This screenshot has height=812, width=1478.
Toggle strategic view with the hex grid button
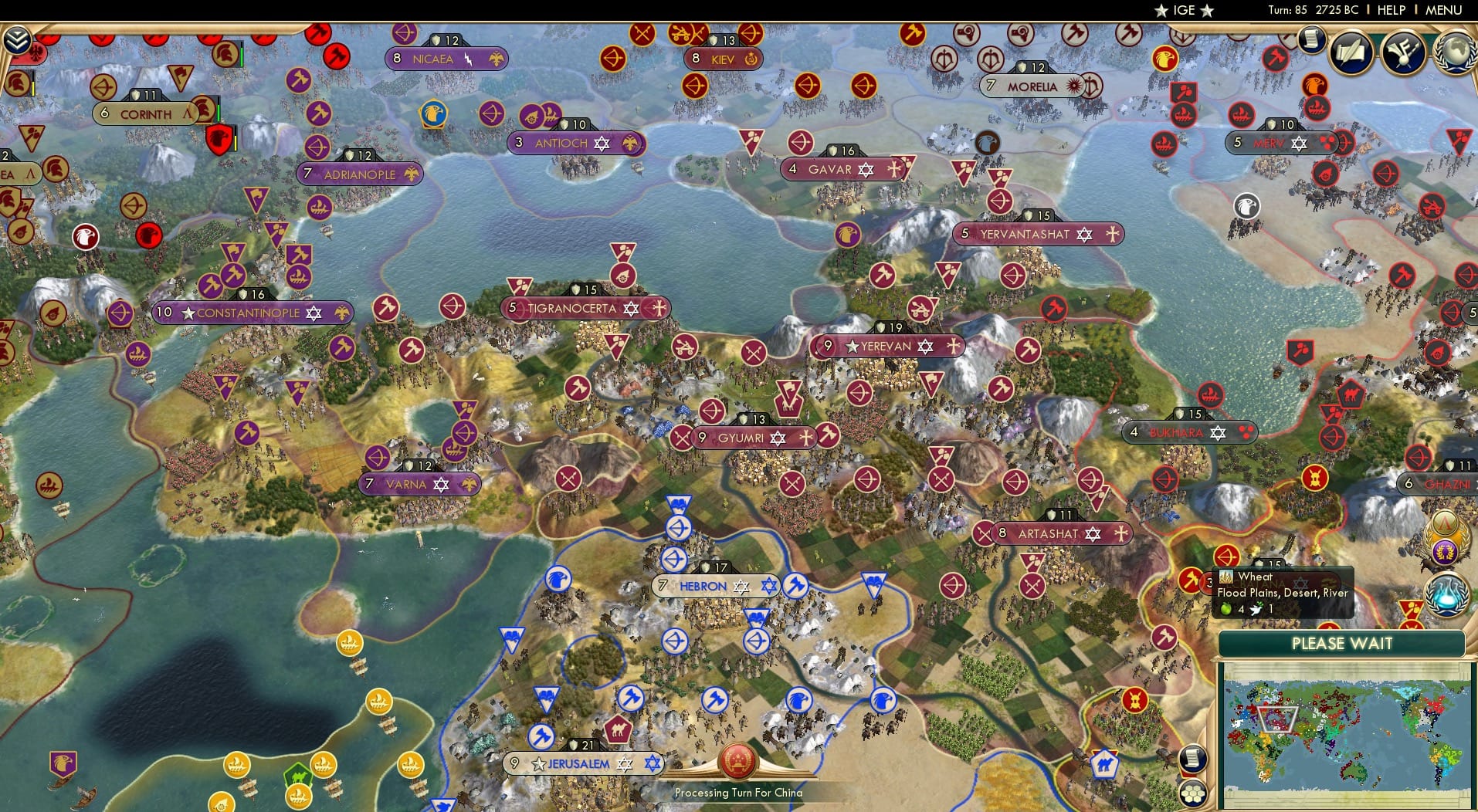click(1194, 792)
